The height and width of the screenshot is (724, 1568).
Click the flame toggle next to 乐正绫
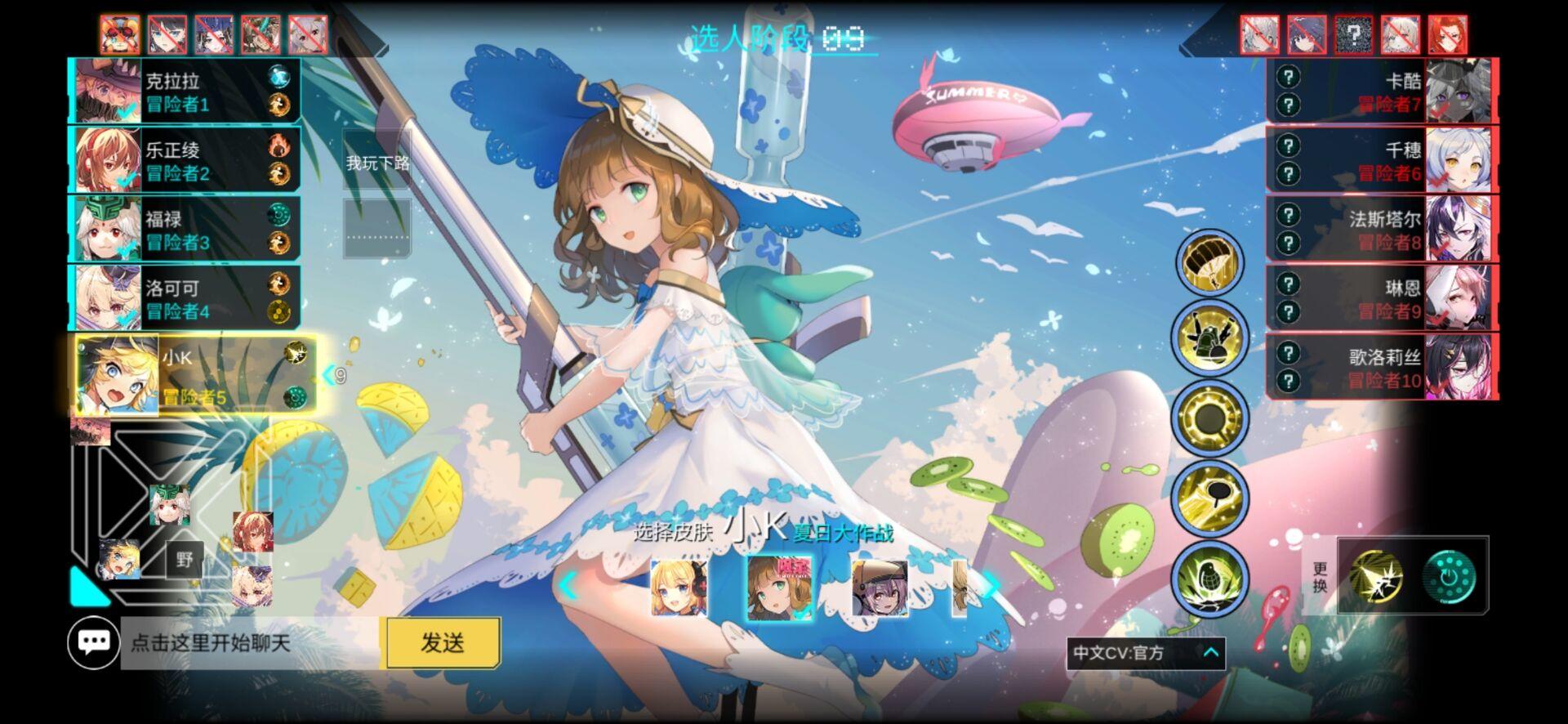[278, 143]
